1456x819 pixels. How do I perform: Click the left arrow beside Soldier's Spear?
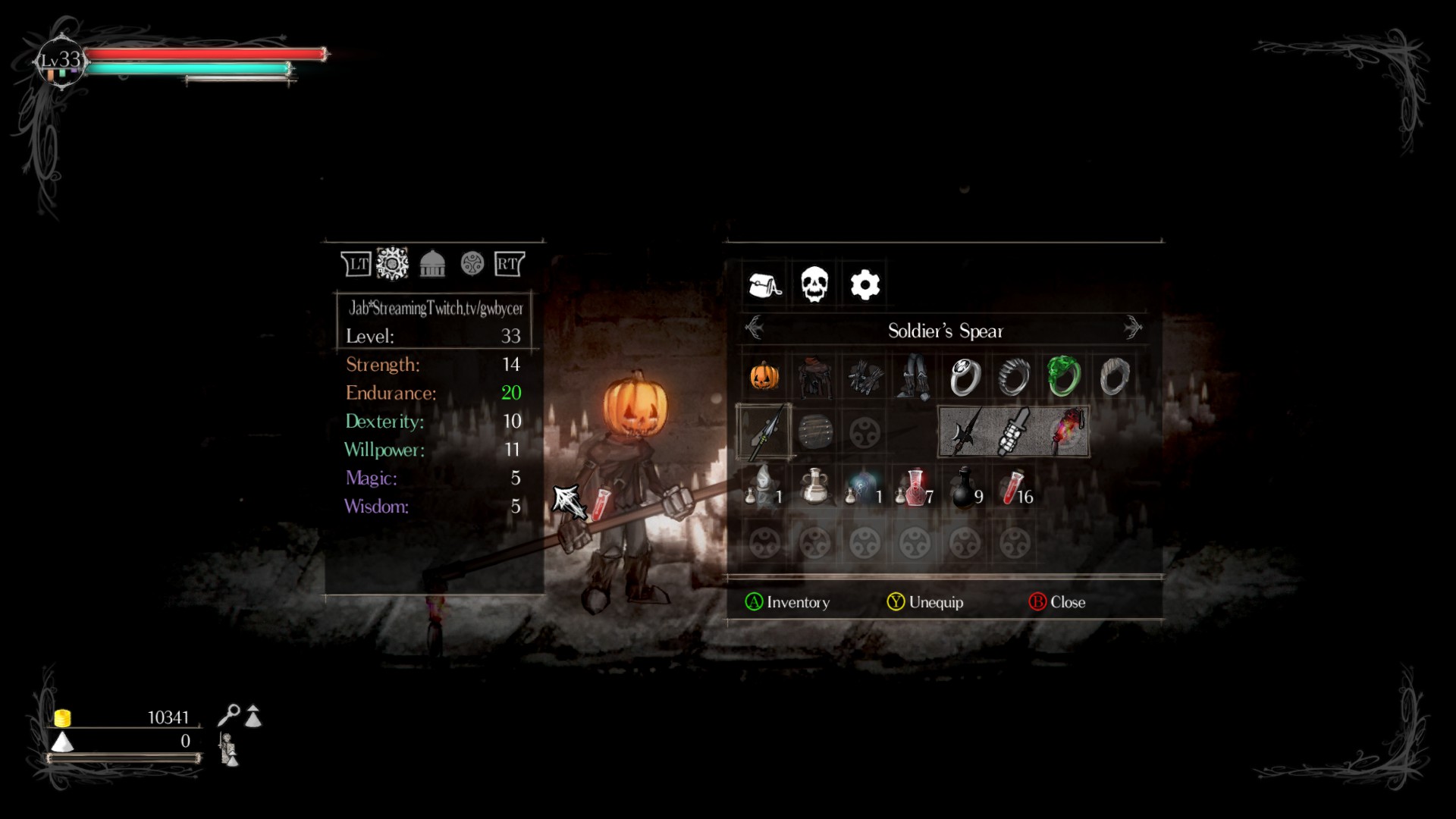[x=755, y=328]
